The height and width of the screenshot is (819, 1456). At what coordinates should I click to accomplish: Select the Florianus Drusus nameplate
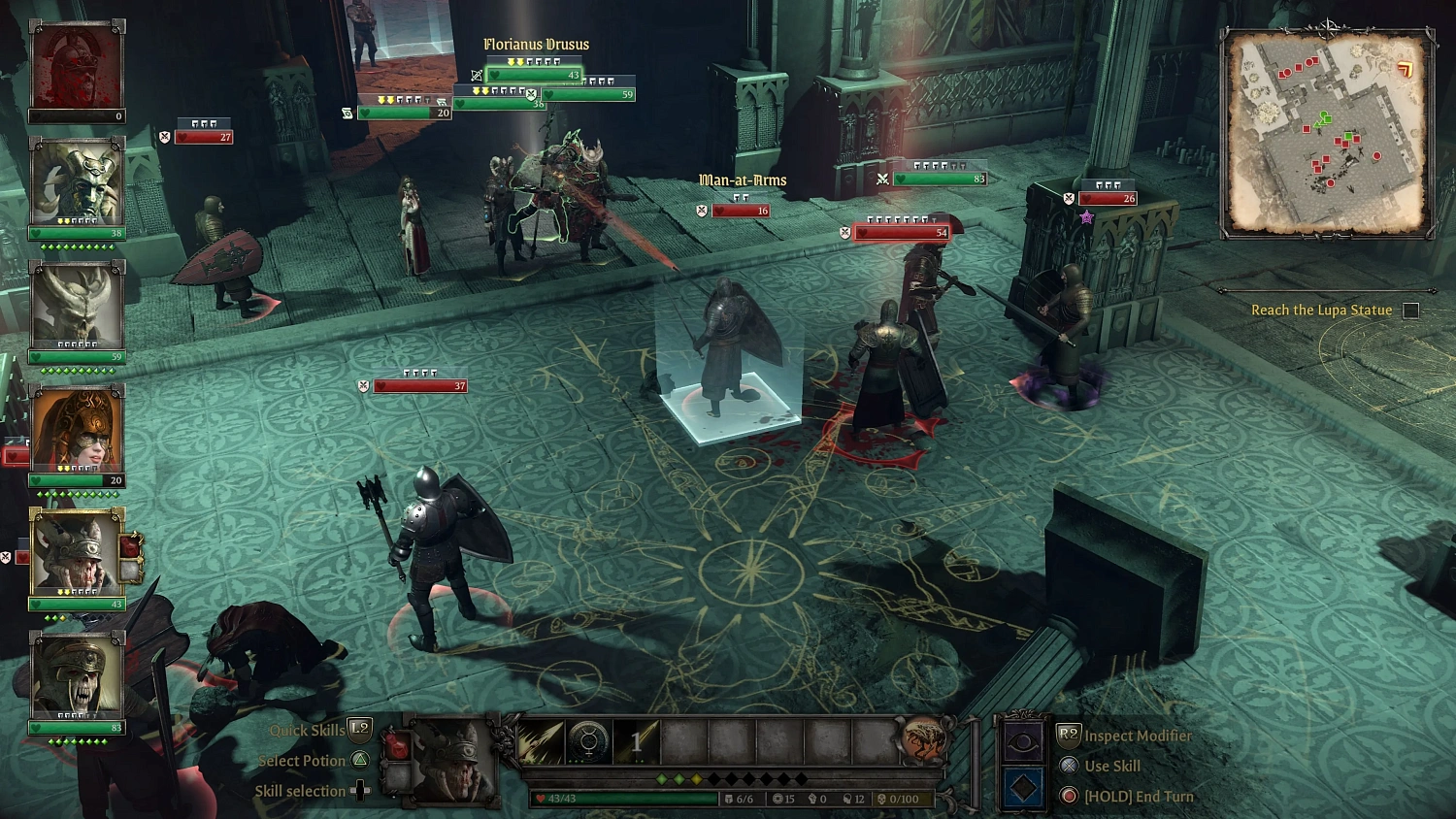[x=537, y=44]
